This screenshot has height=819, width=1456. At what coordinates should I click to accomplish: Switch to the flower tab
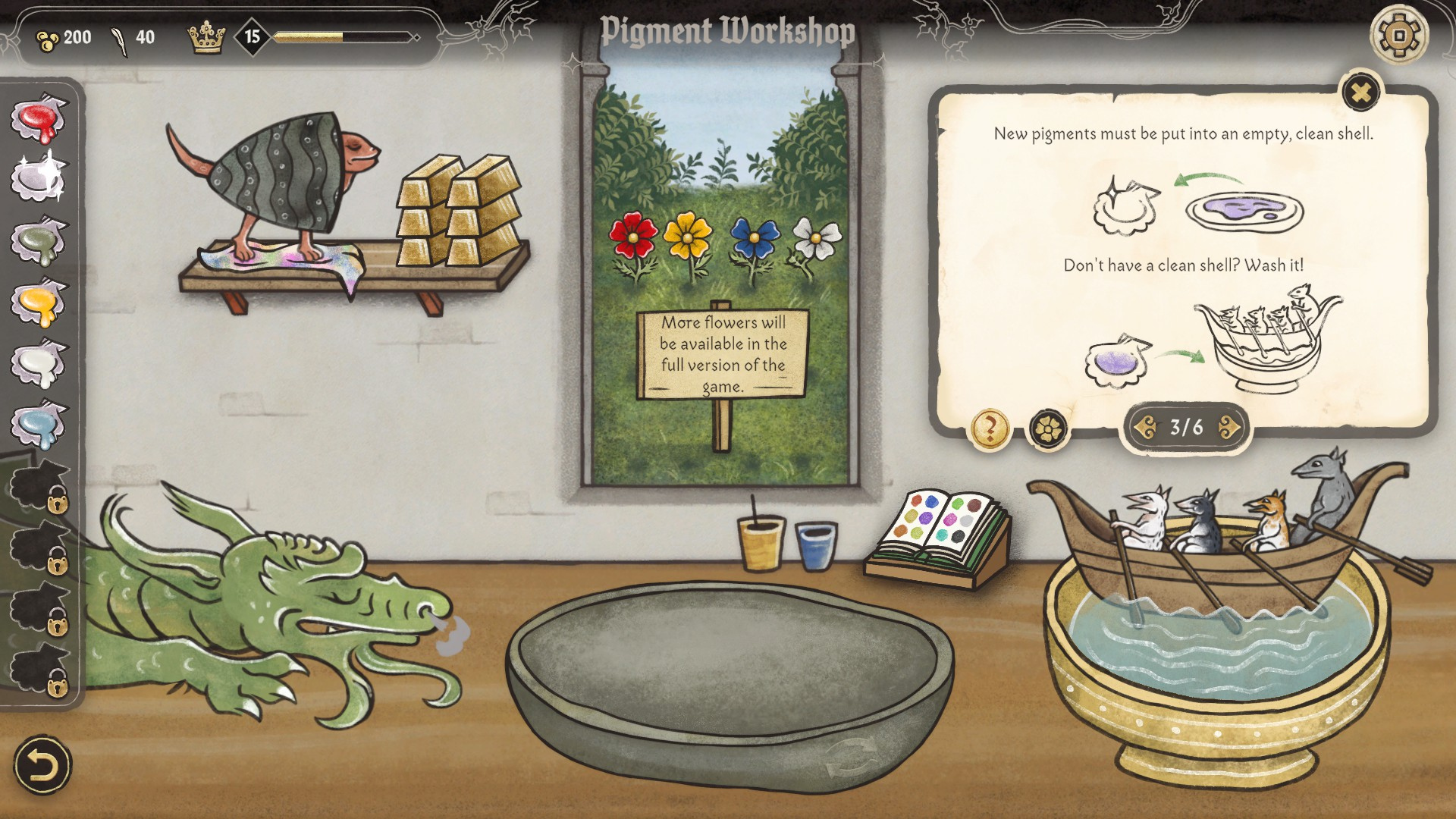pos(1047,429)
